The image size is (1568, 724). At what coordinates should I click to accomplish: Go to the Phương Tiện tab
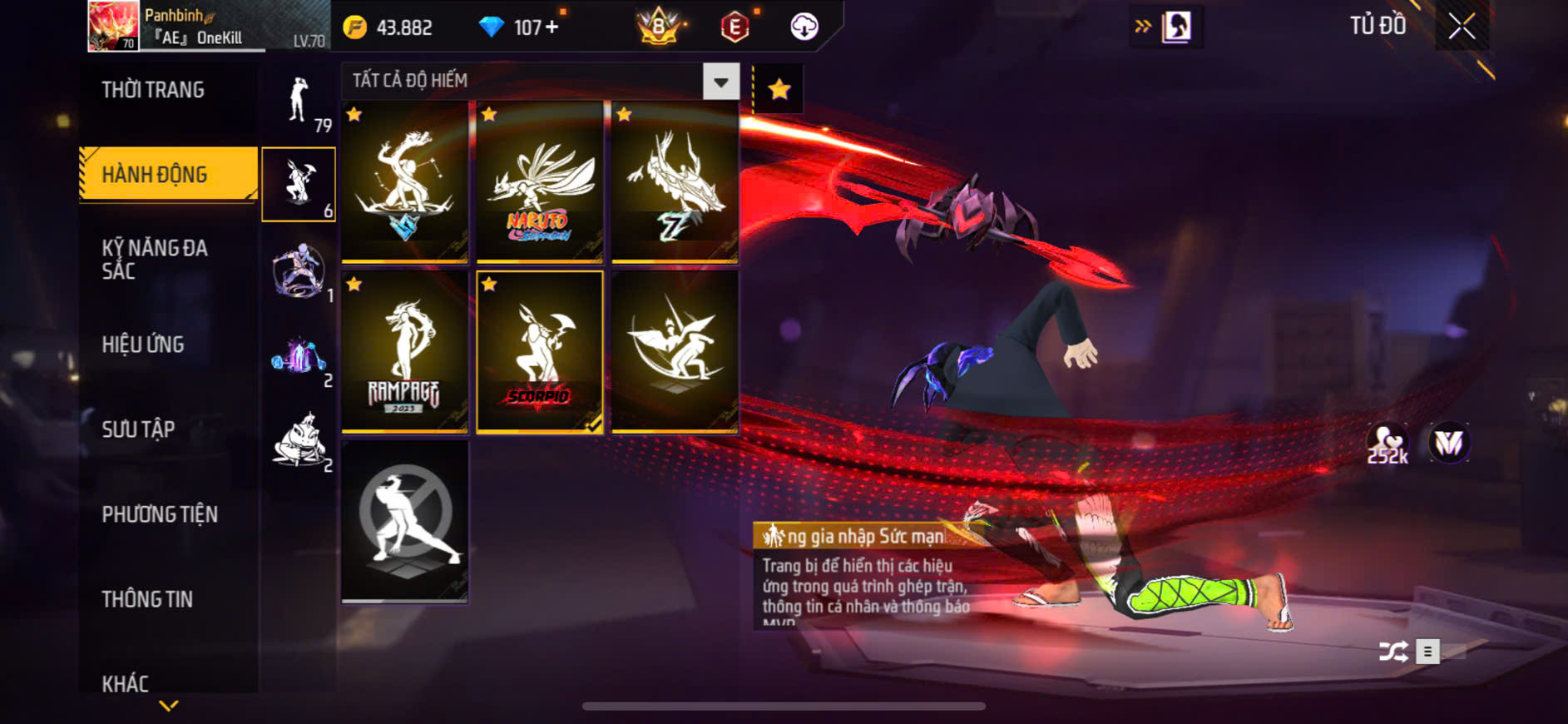160,514
